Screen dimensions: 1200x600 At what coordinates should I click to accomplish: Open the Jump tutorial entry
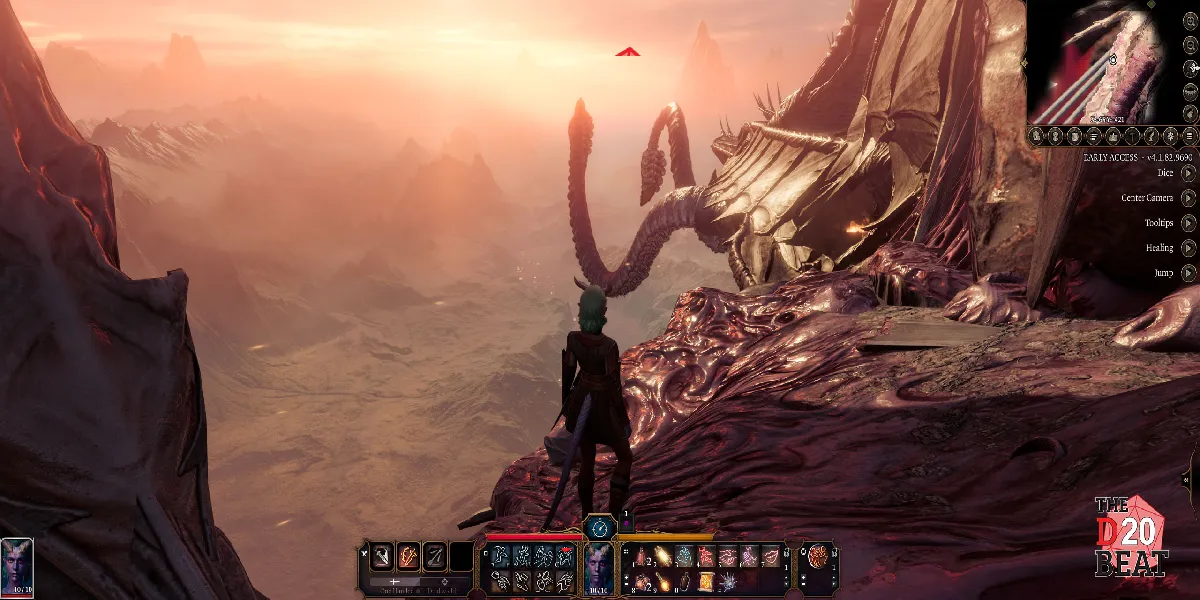point(1188,272)
